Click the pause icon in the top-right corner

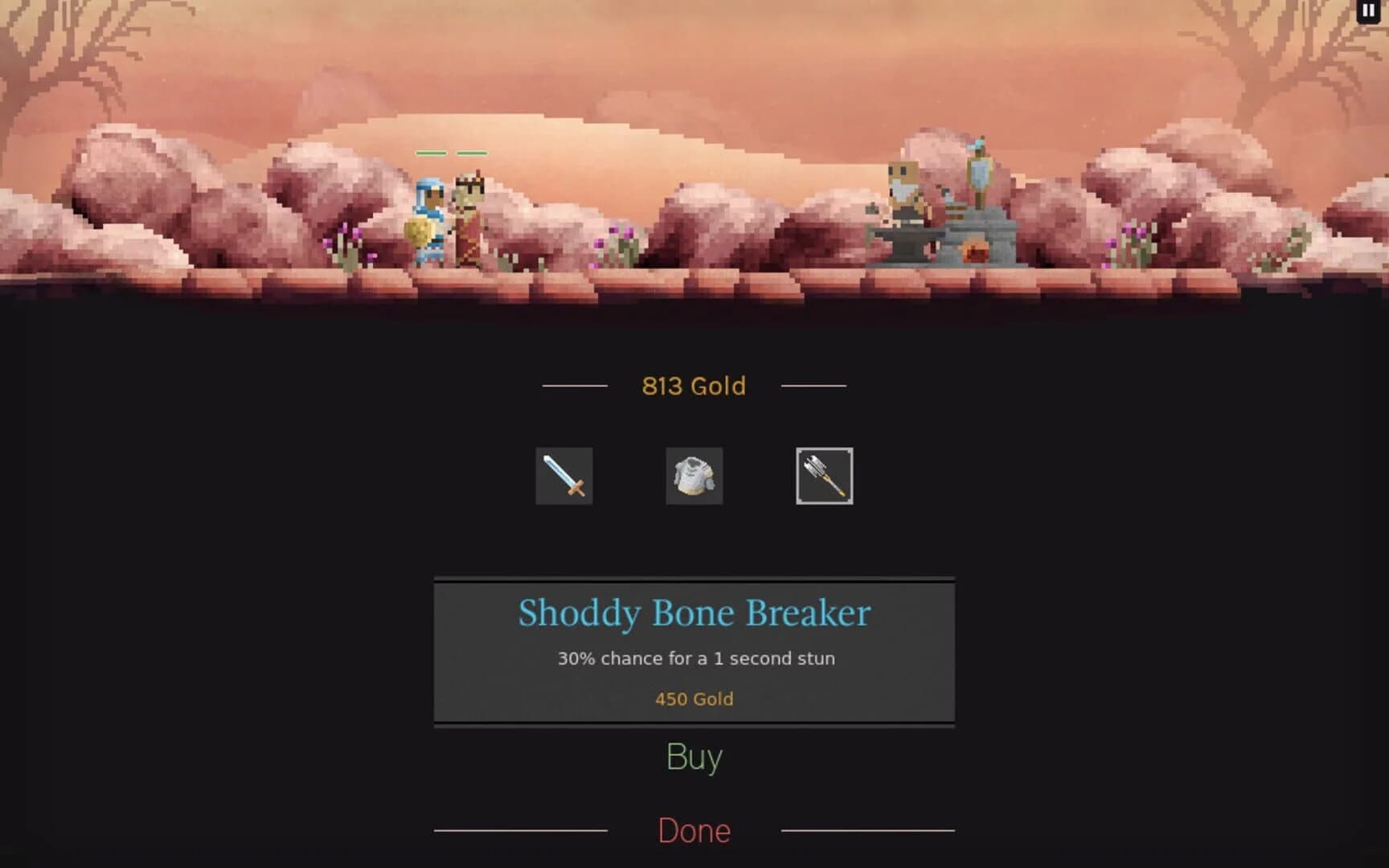point(1368,10)
